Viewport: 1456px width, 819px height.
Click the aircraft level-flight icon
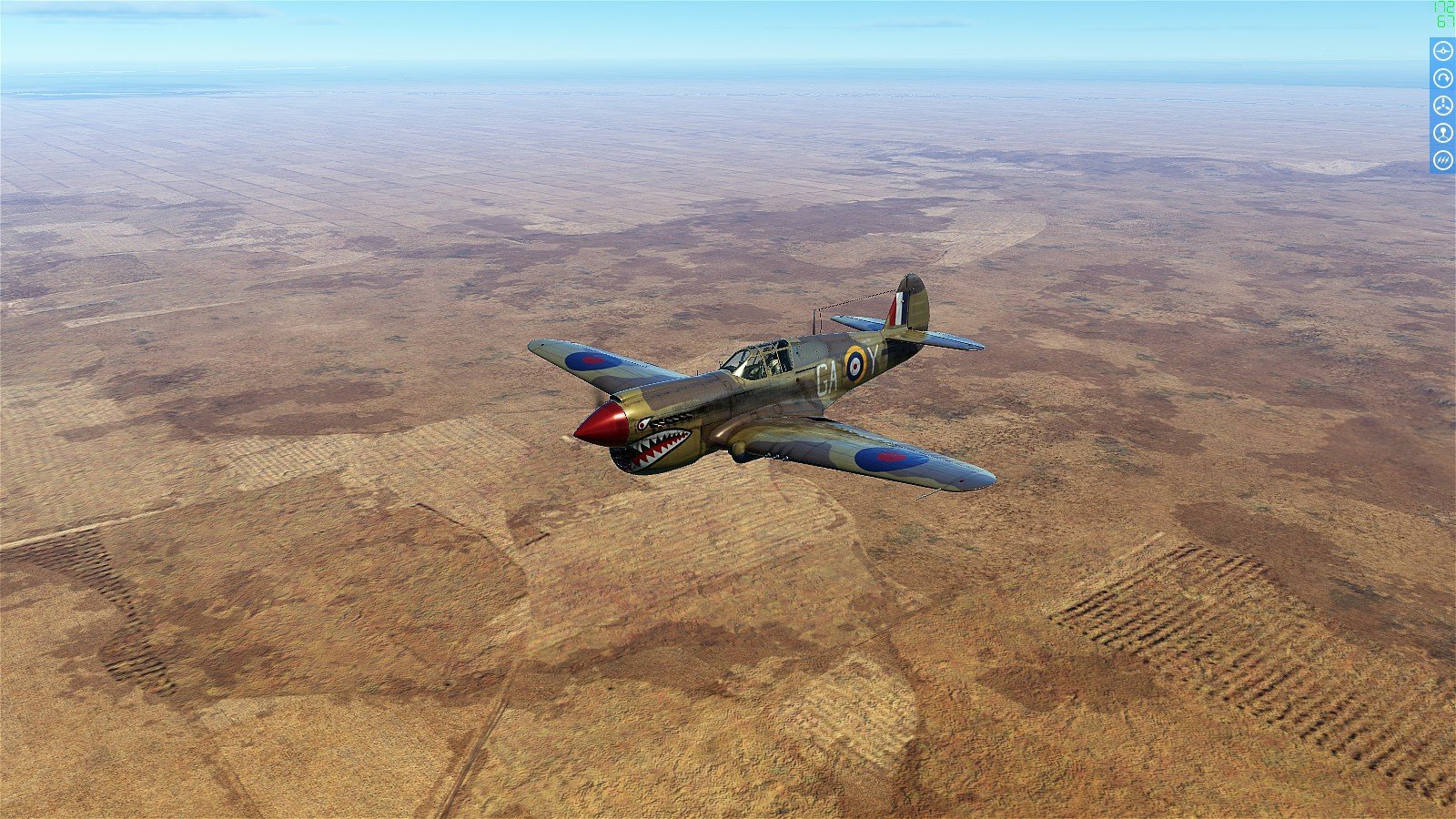point(1442,51)
